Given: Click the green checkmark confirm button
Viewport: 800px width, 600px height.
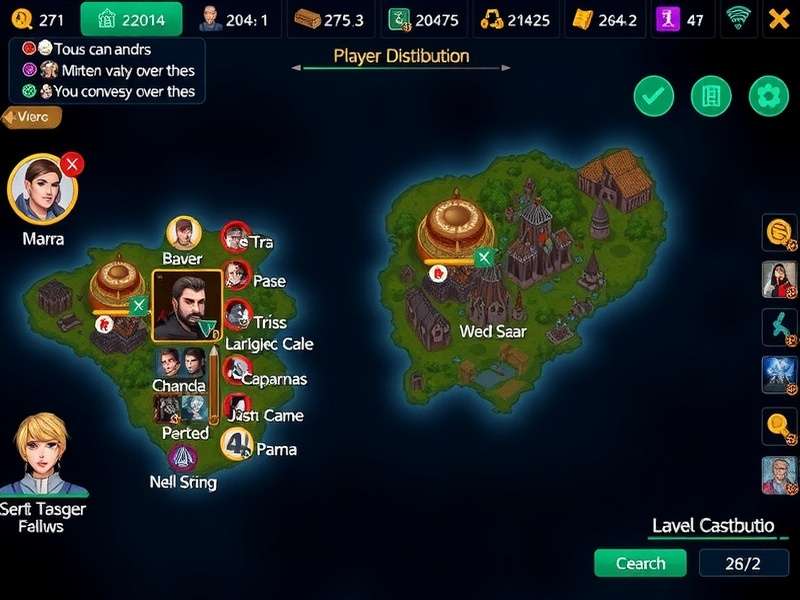Looking at the screenshot, I should [654, 97].
